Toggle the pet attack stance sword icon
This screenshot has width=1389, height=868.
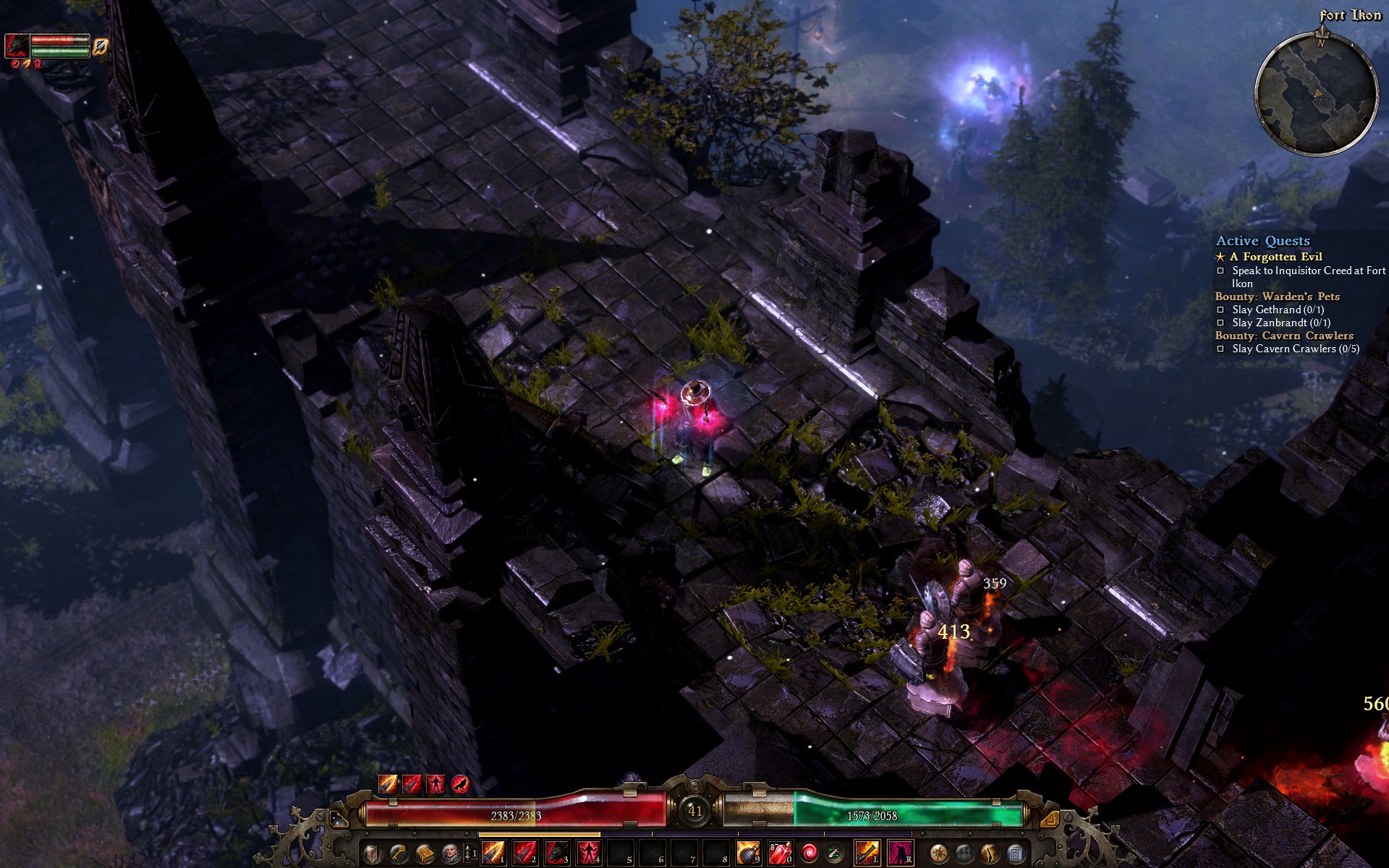(x=101, y=46)
